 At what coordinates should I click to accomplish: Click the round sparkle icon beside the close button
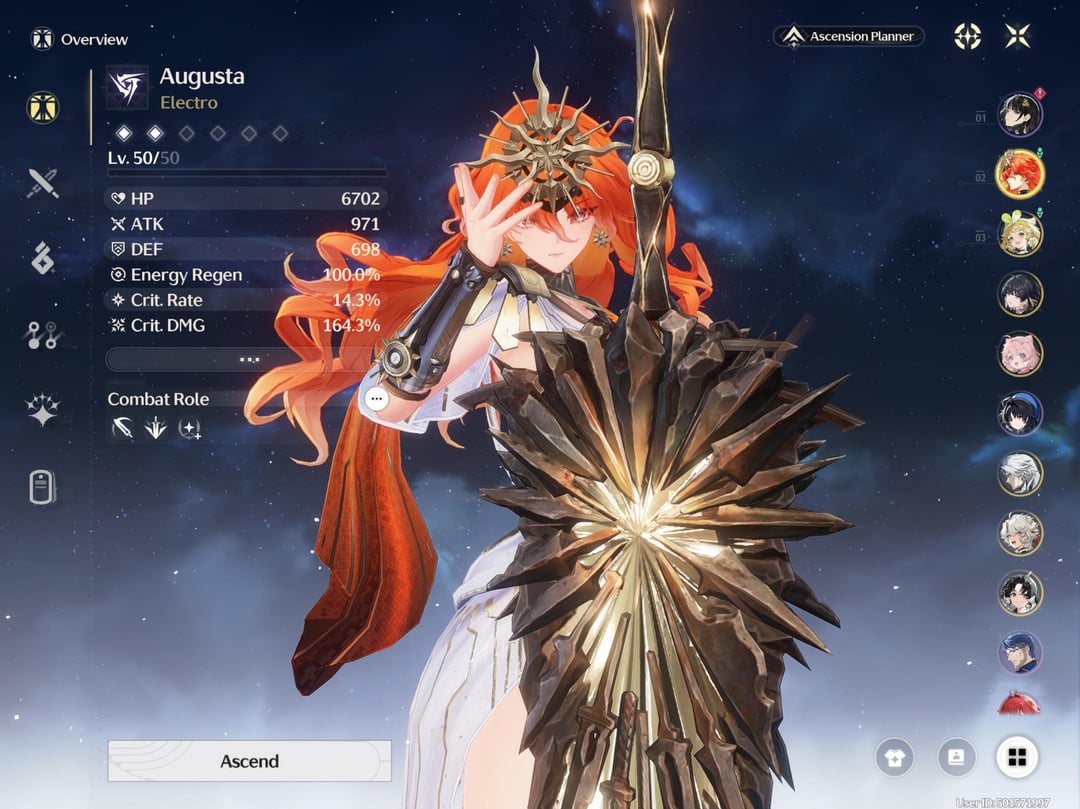pyautogui.click(x=967, y=37)
